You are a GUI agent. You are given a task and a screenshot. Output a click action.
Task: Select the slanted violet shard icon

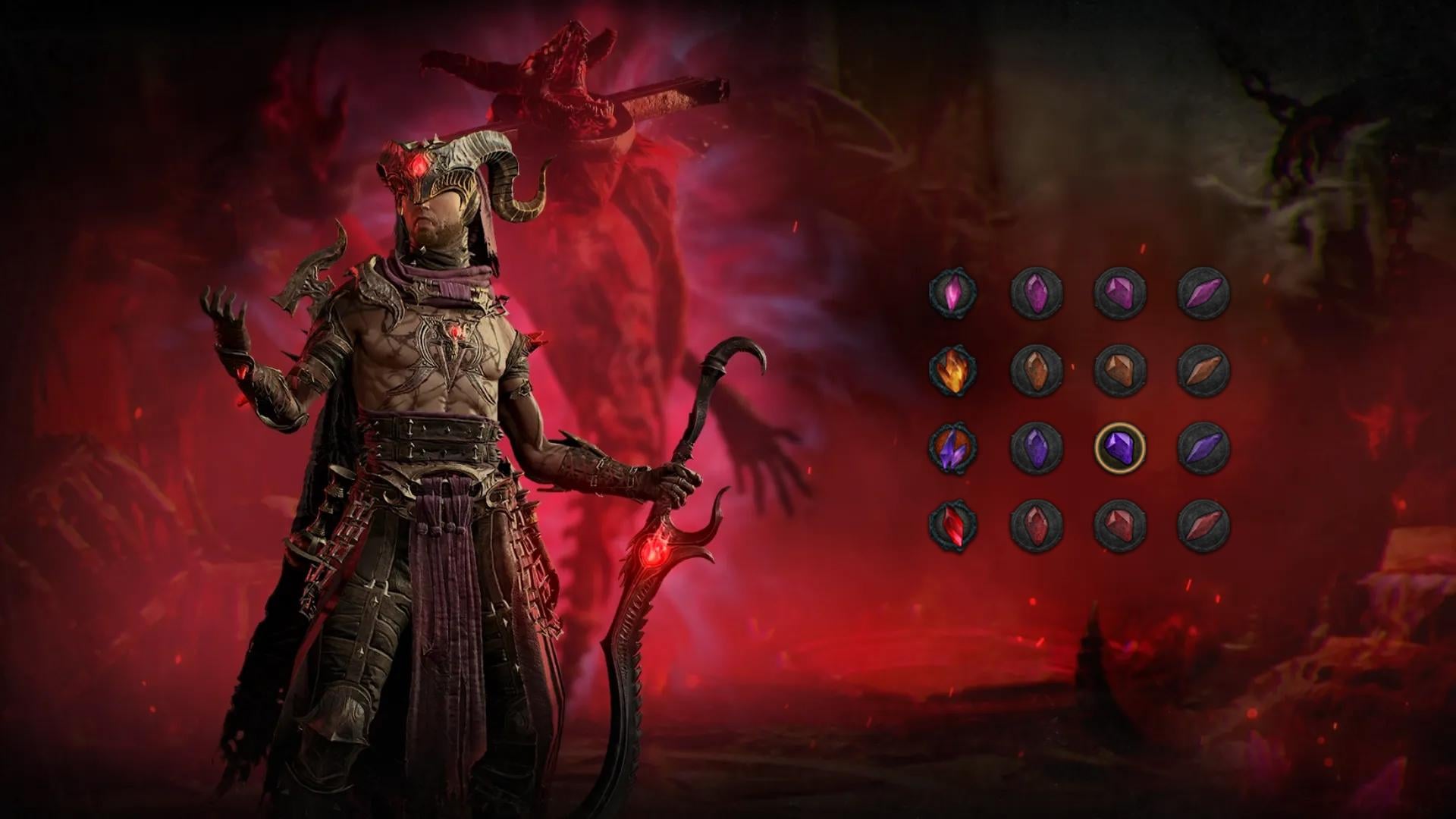coord(1203,449)
